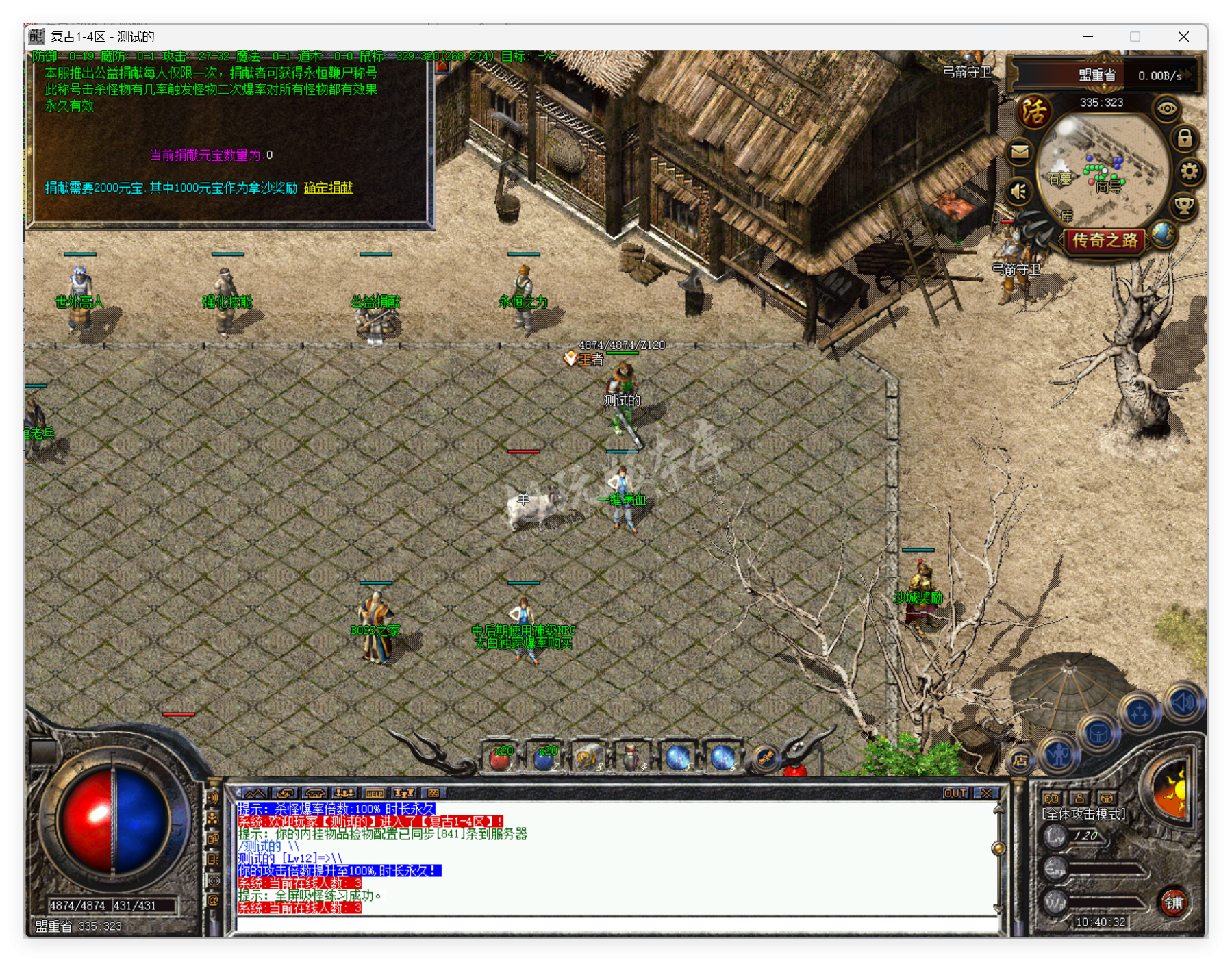
Task: Toggle the lock icon beside the minimap
Action: 1185,140
